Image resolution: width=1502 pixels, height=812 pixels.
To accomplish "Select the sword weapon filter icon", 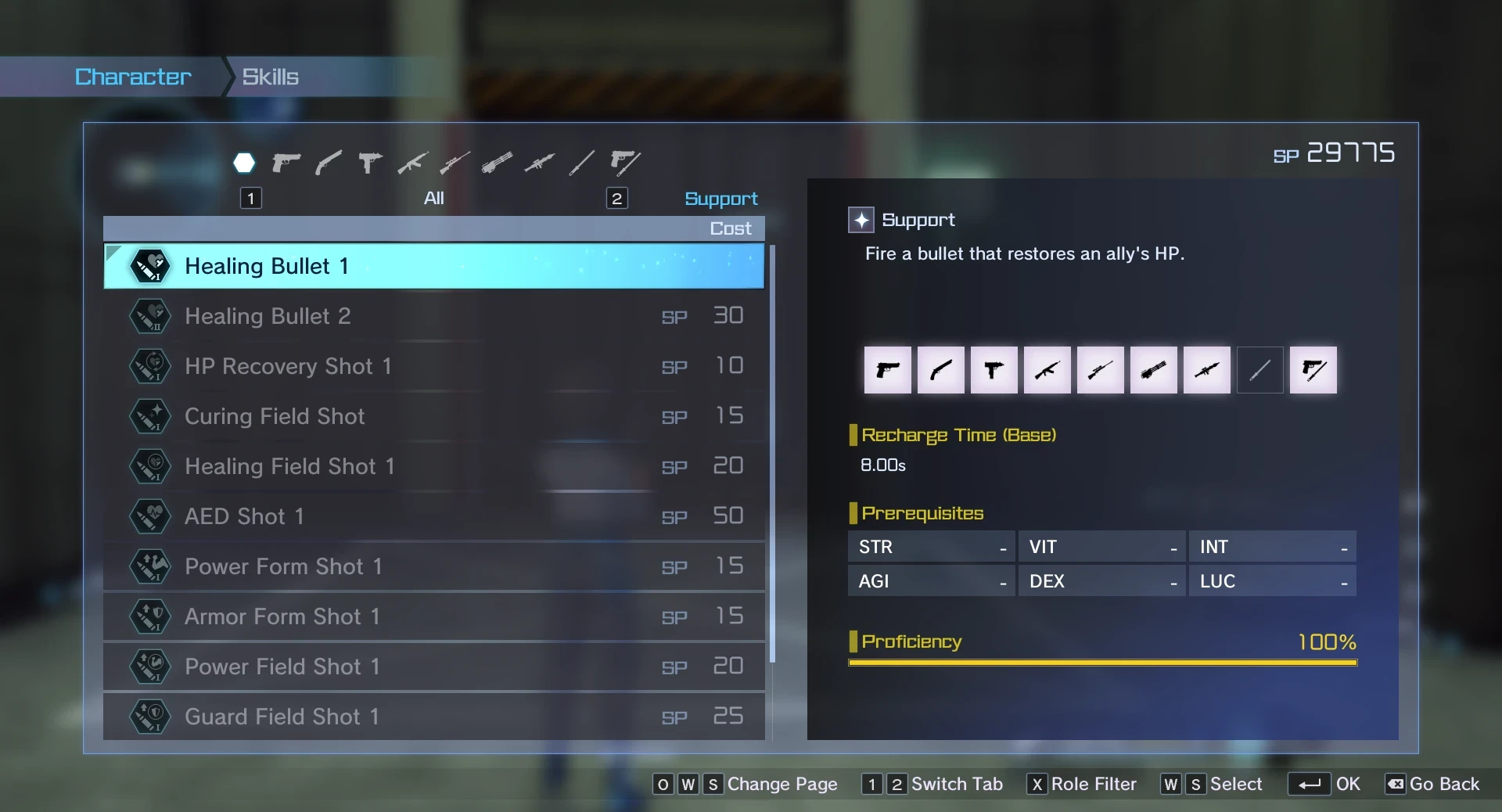I will [581, 162].
